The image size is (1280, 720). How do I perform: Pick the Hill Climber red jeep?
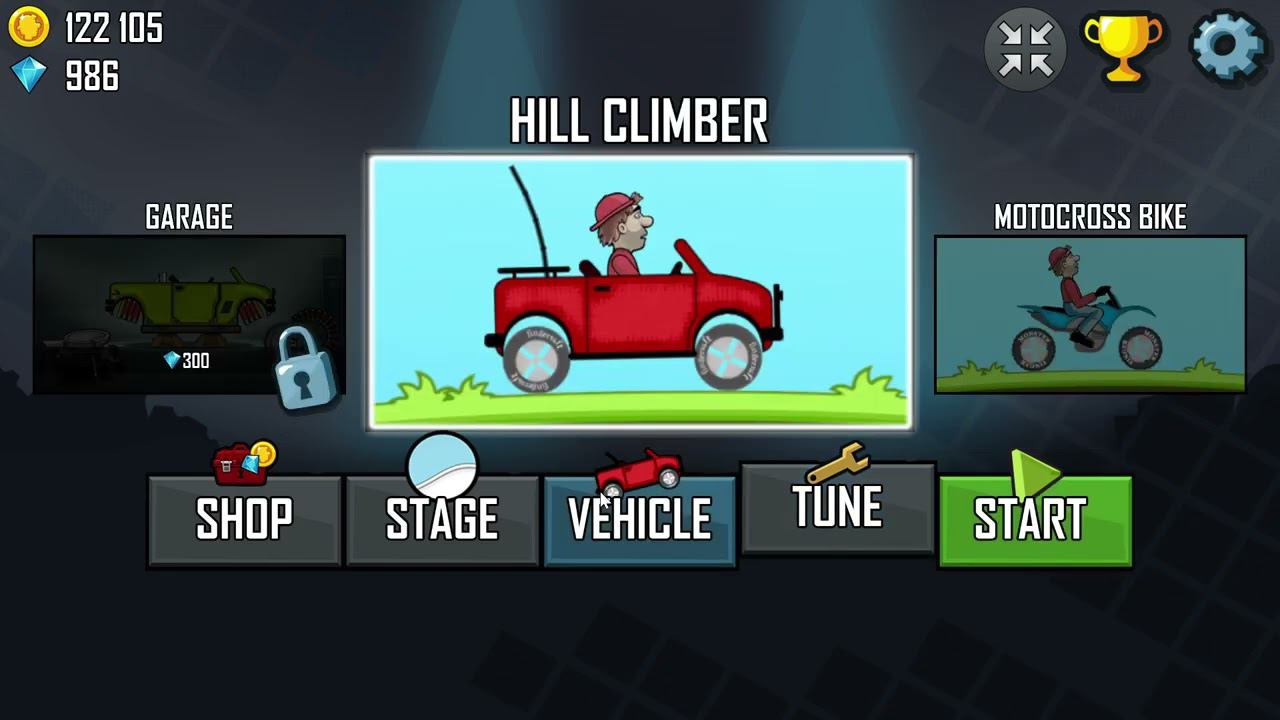tap(640, 292)
